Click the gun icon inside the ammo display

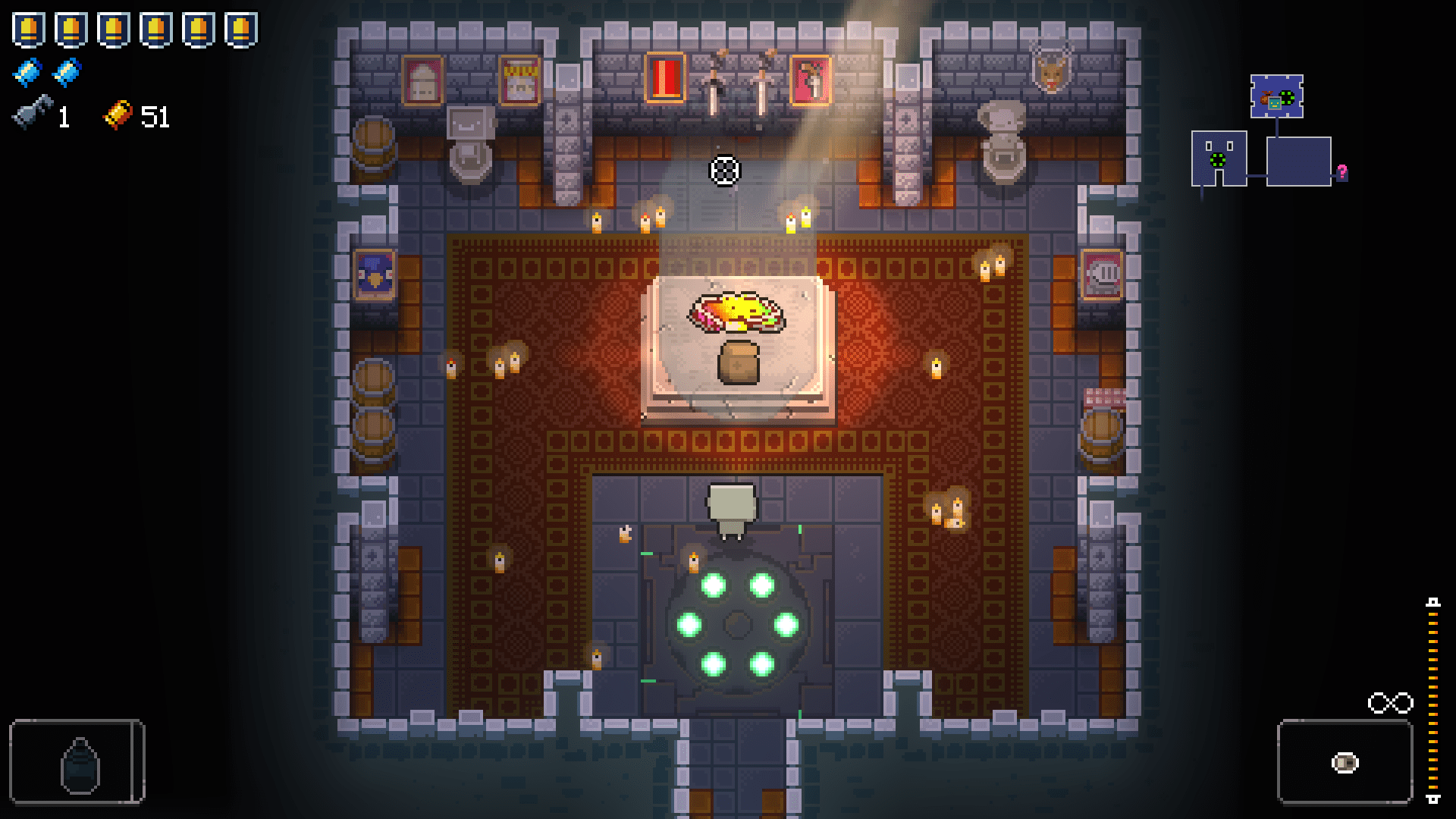tap(1344, 761)
